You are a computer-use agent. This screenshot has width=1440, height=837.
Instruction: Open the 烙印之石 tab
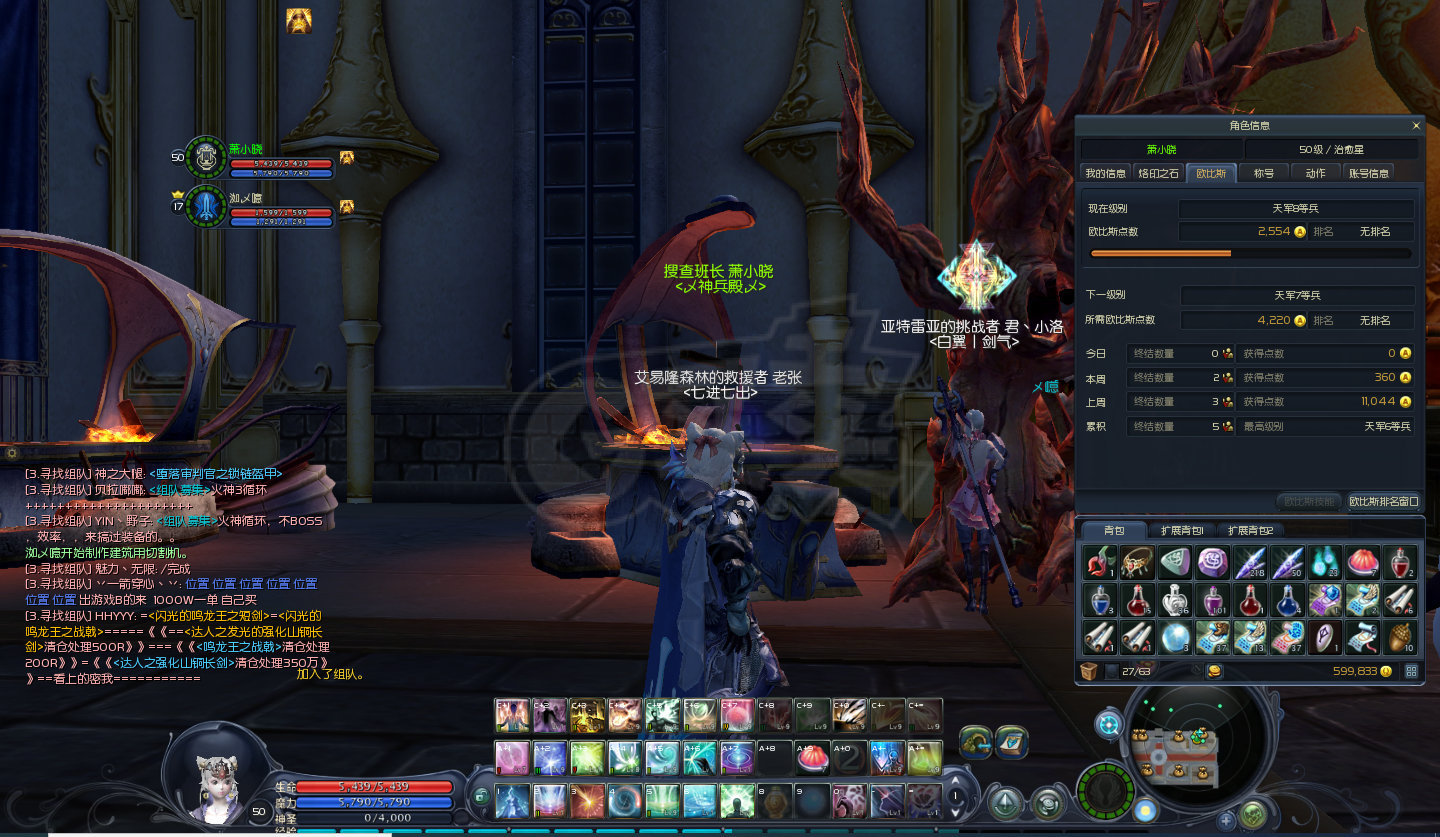click(x=1159, y=173)
